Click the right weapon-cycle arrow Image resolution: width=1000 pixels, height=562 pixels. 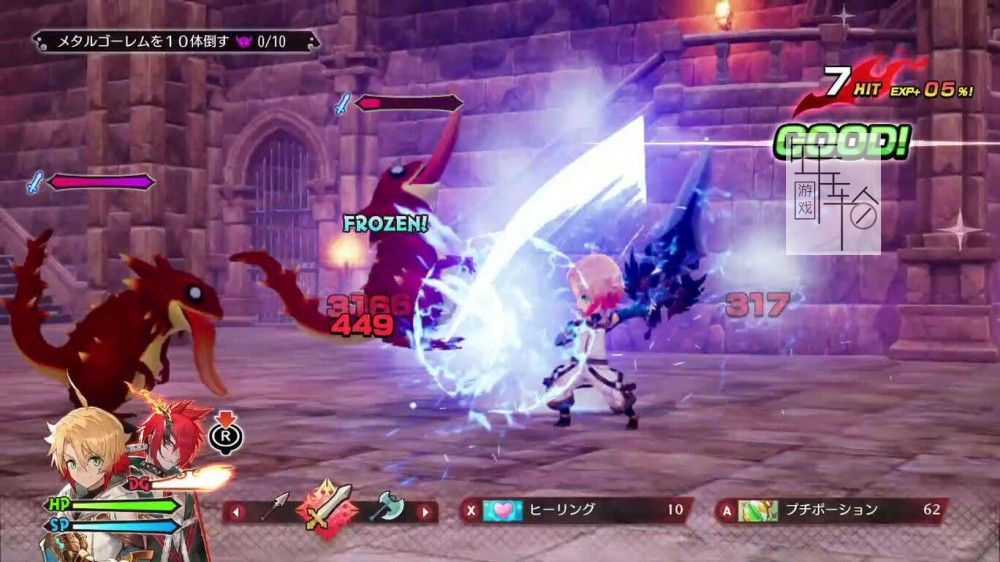point(424,512)
